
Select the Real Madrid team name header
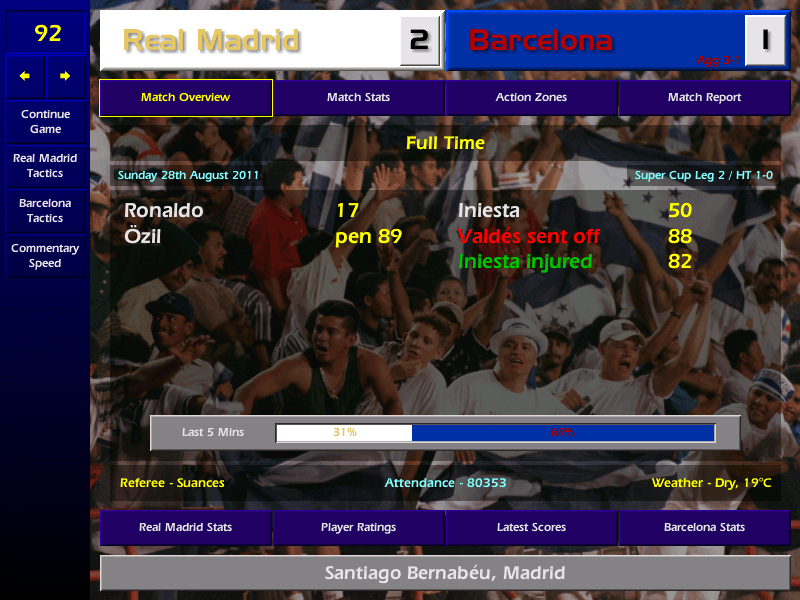pos(250,40)
